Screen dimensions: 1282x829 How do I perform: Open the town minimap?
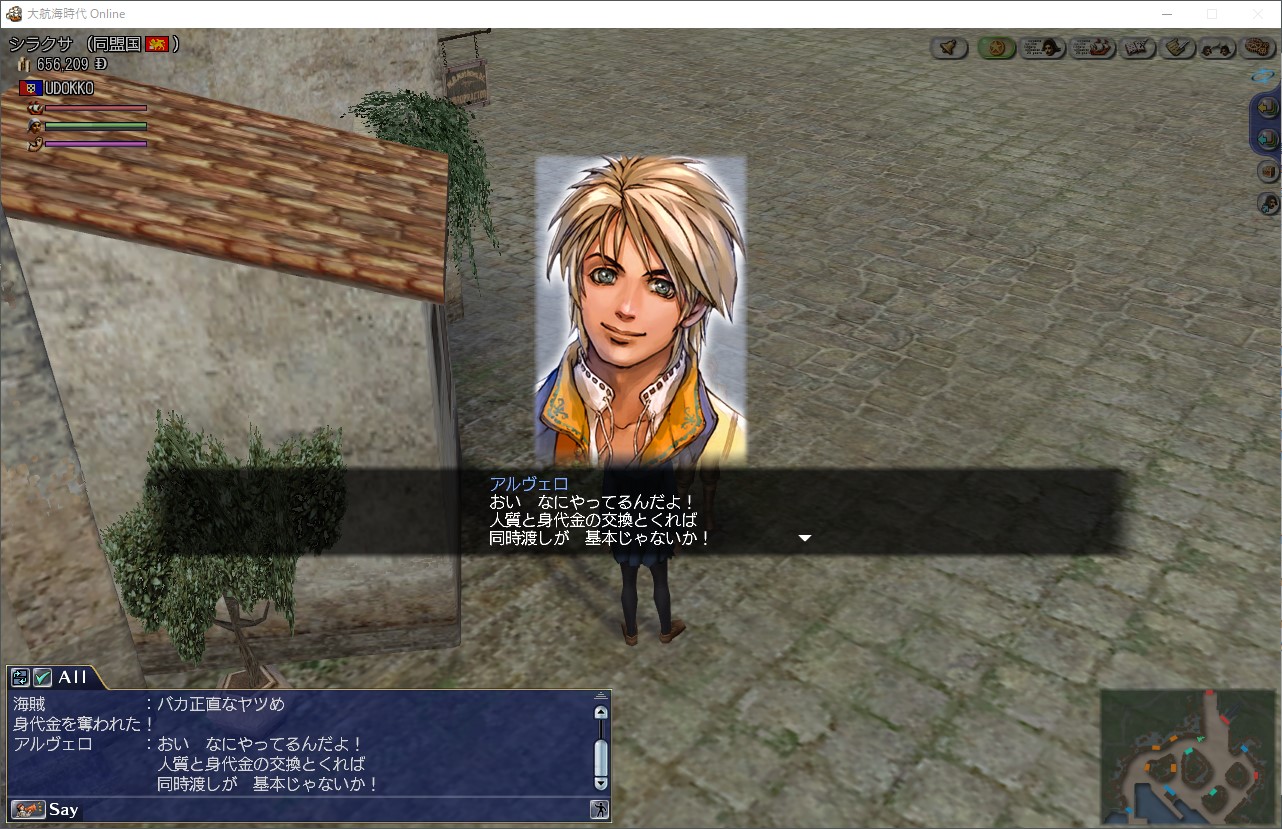pyautogui.click(x=1186, y=756)
